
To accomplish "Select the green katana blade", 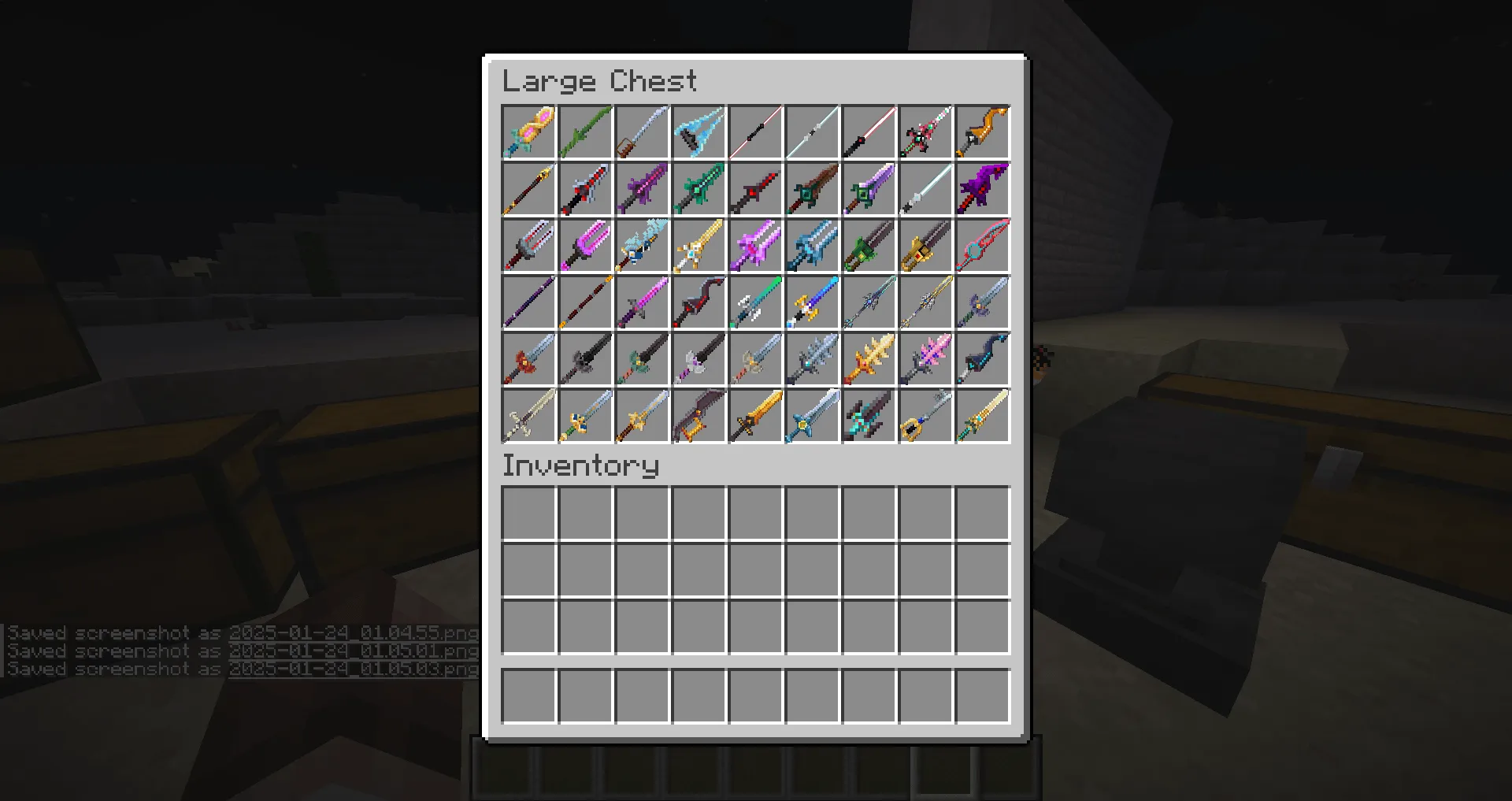I will [585, 132].
